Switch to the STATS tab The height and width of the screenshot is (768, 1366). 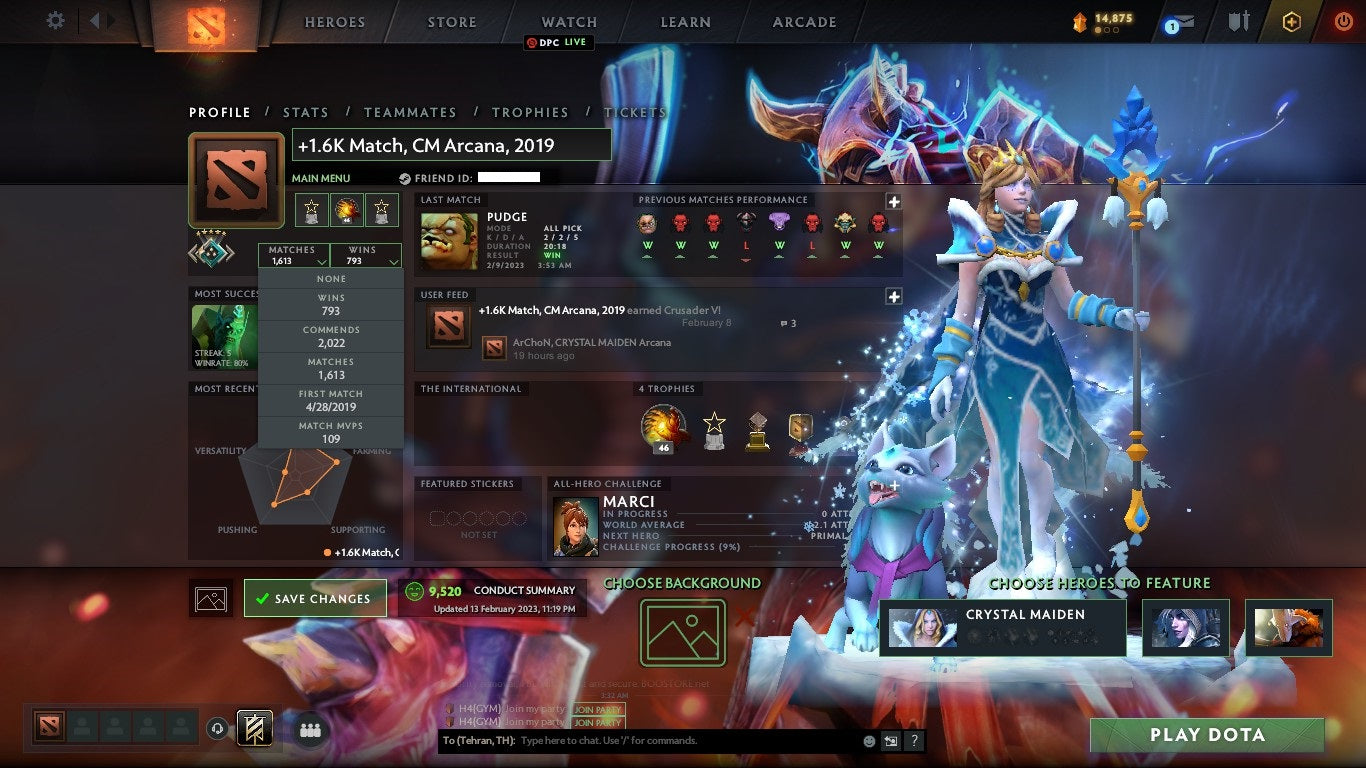tap(306, 112)
